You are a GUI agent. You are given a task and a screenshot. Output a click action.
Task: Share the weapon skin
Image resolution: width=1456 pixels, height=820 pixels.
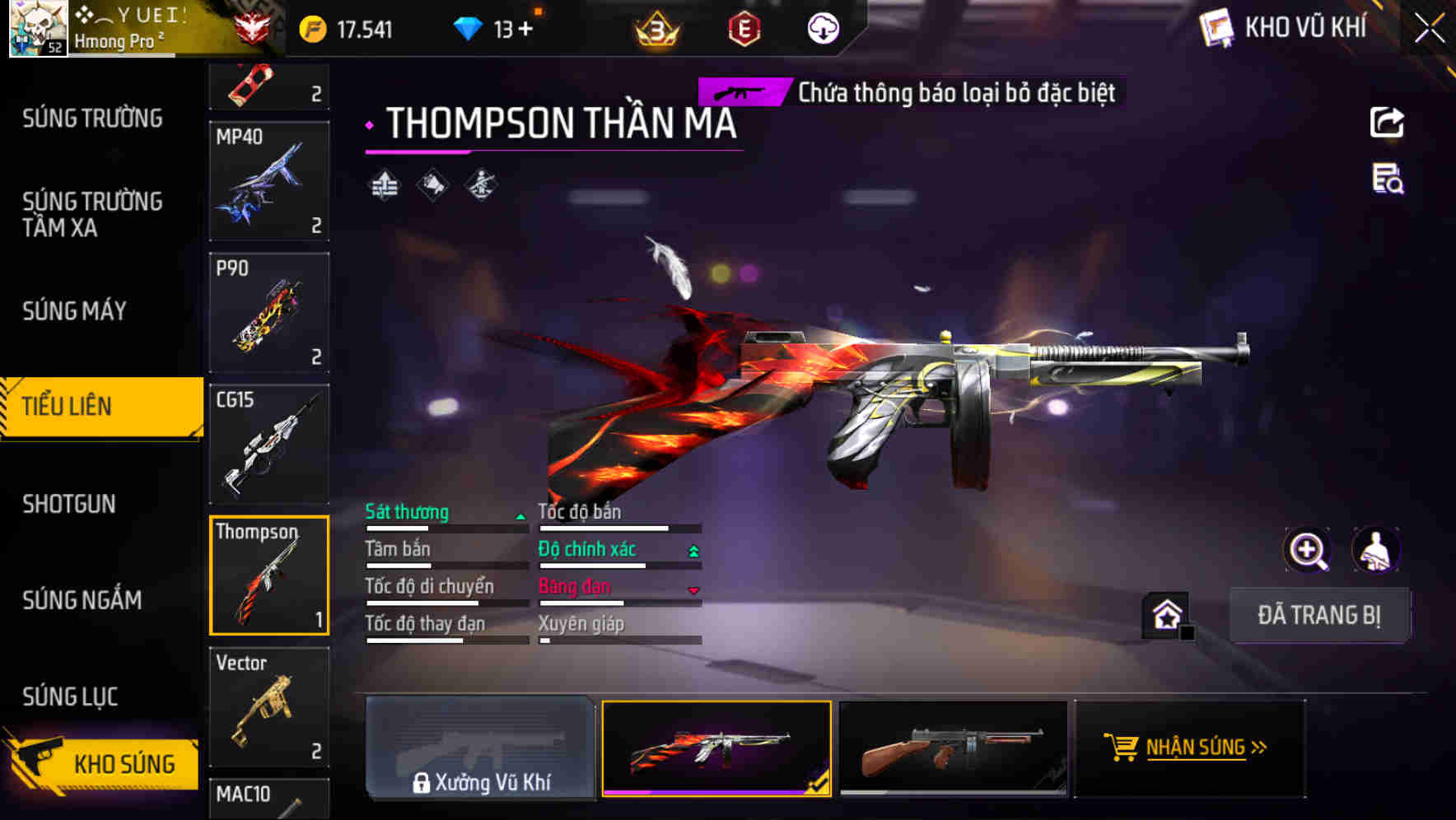click(1387, 123)
